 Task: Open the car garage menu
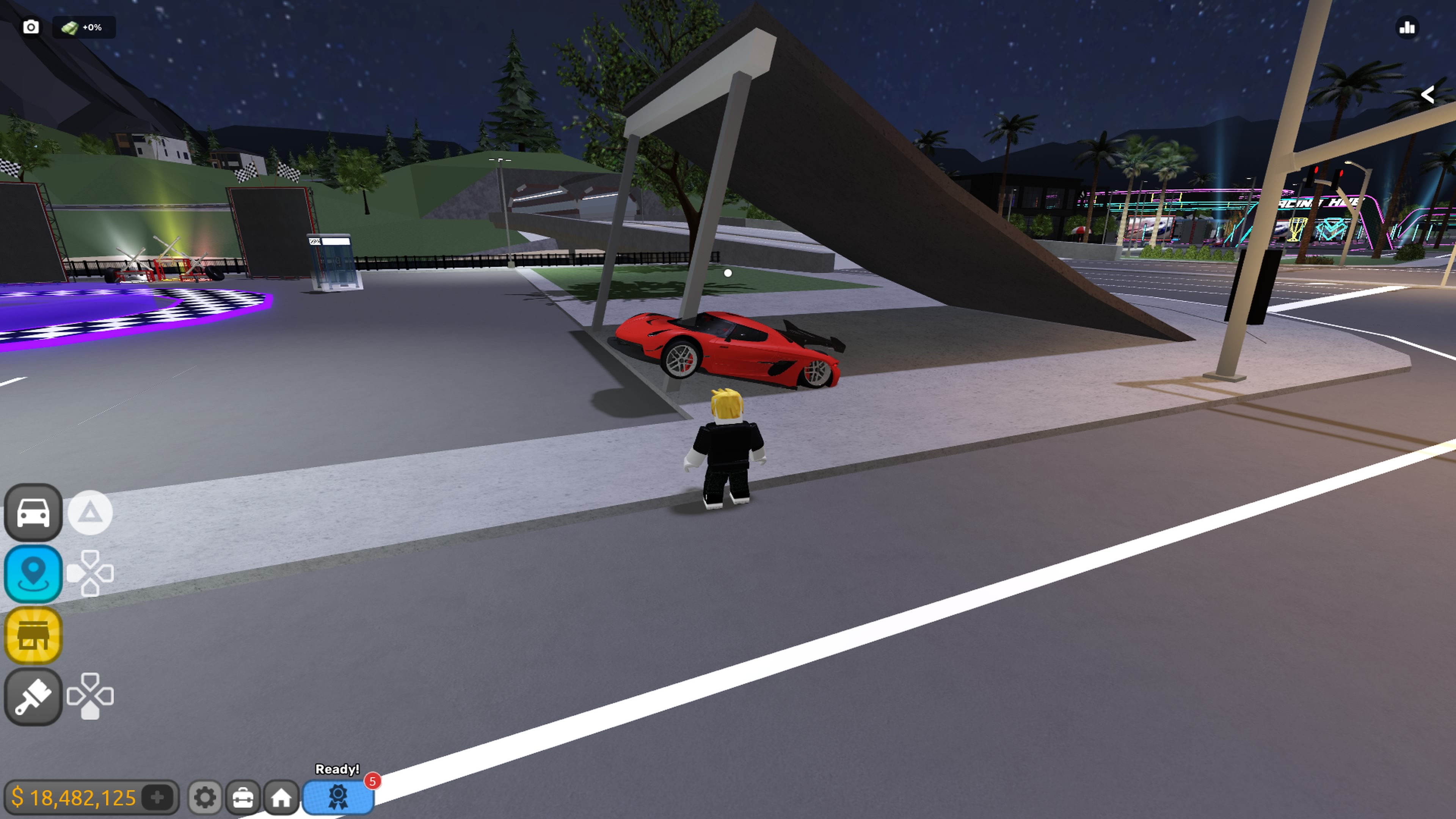[x=33, y=513]
